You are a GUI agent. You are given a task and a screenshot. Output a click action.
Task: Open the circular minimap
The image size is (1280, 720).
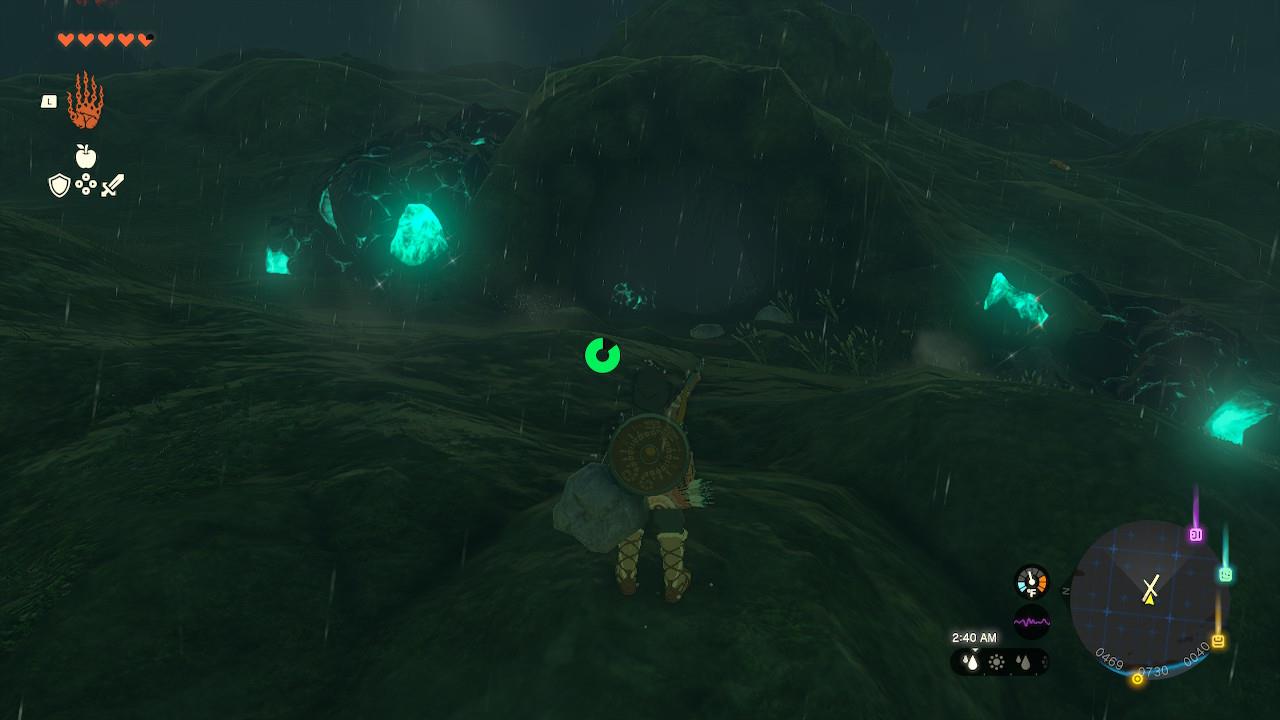[1148, 599]
